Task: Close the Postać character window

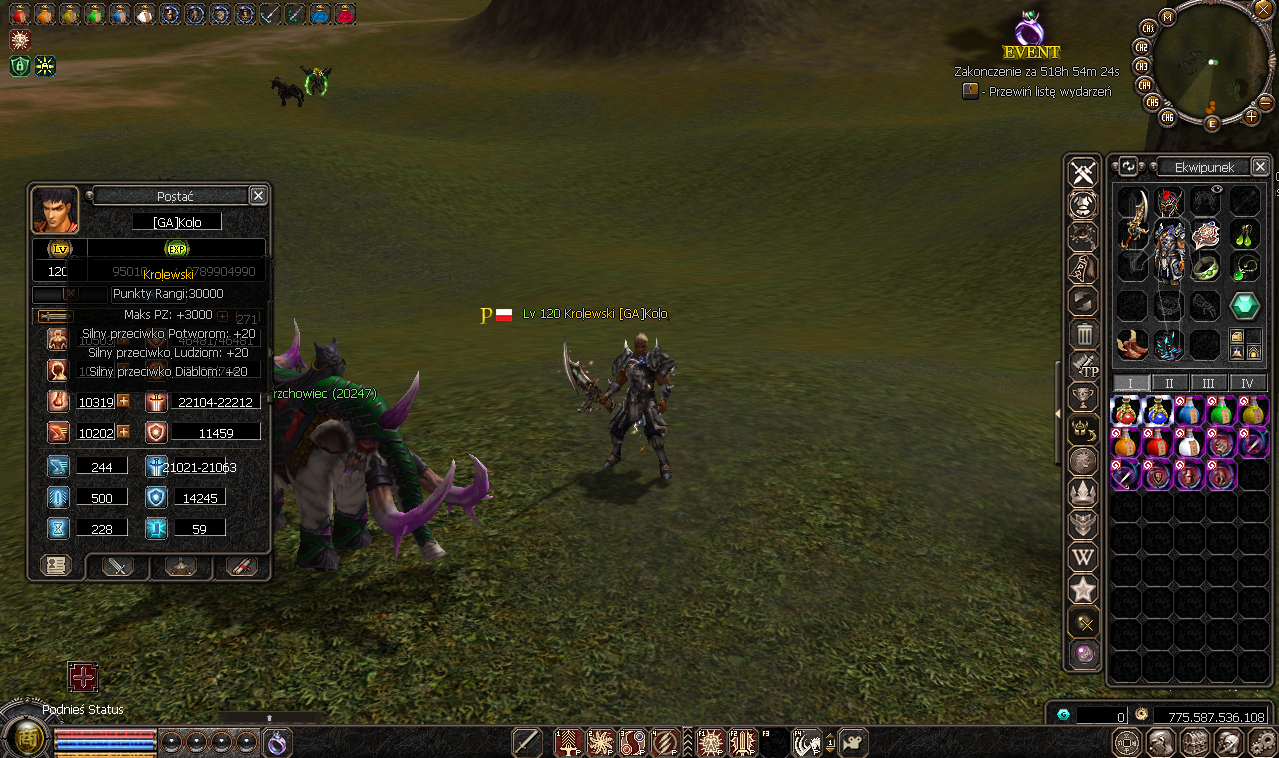Action: click(x=258, y=196)
